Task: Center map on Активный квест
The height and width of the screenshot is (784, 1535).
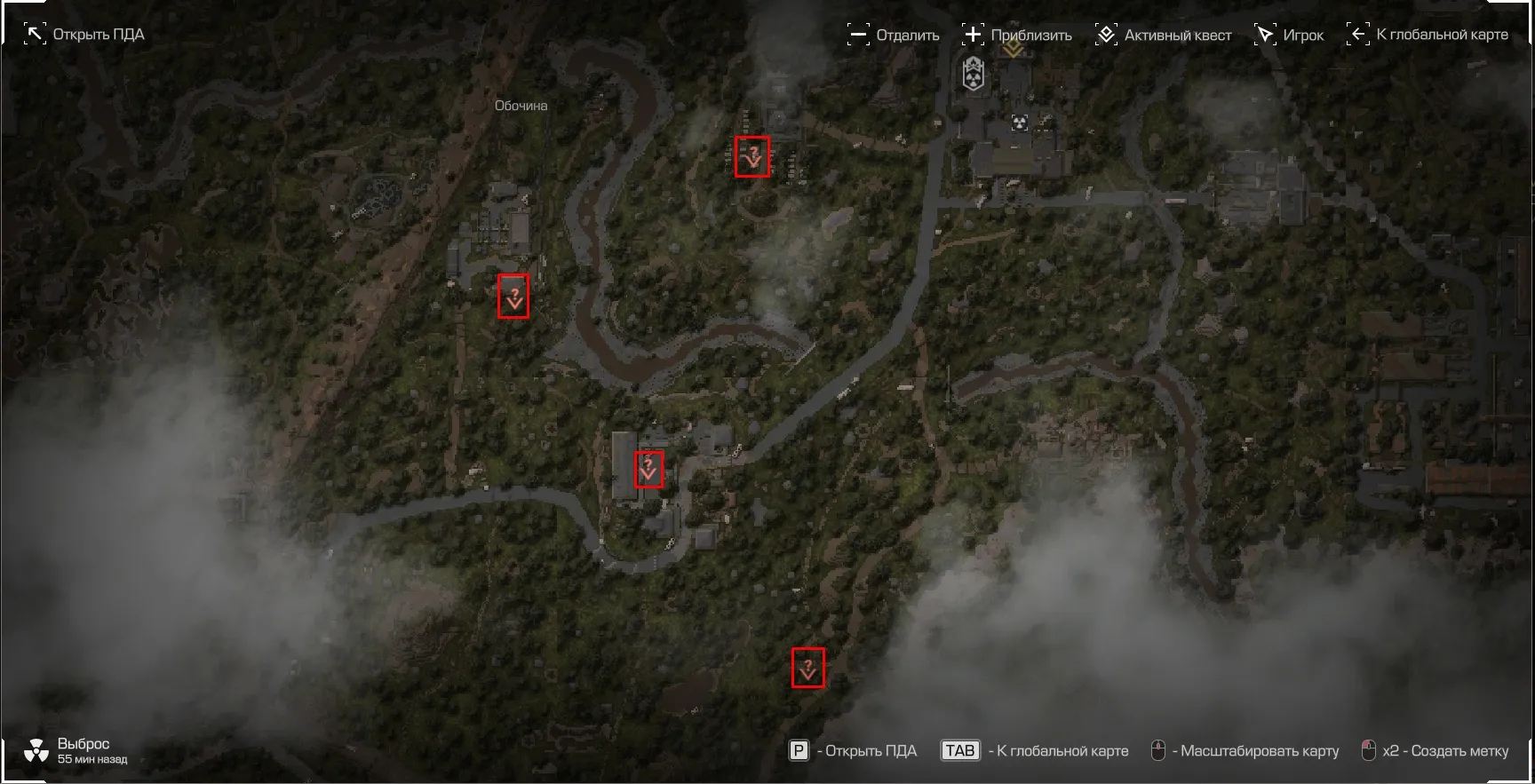Action: point(1163,36)
